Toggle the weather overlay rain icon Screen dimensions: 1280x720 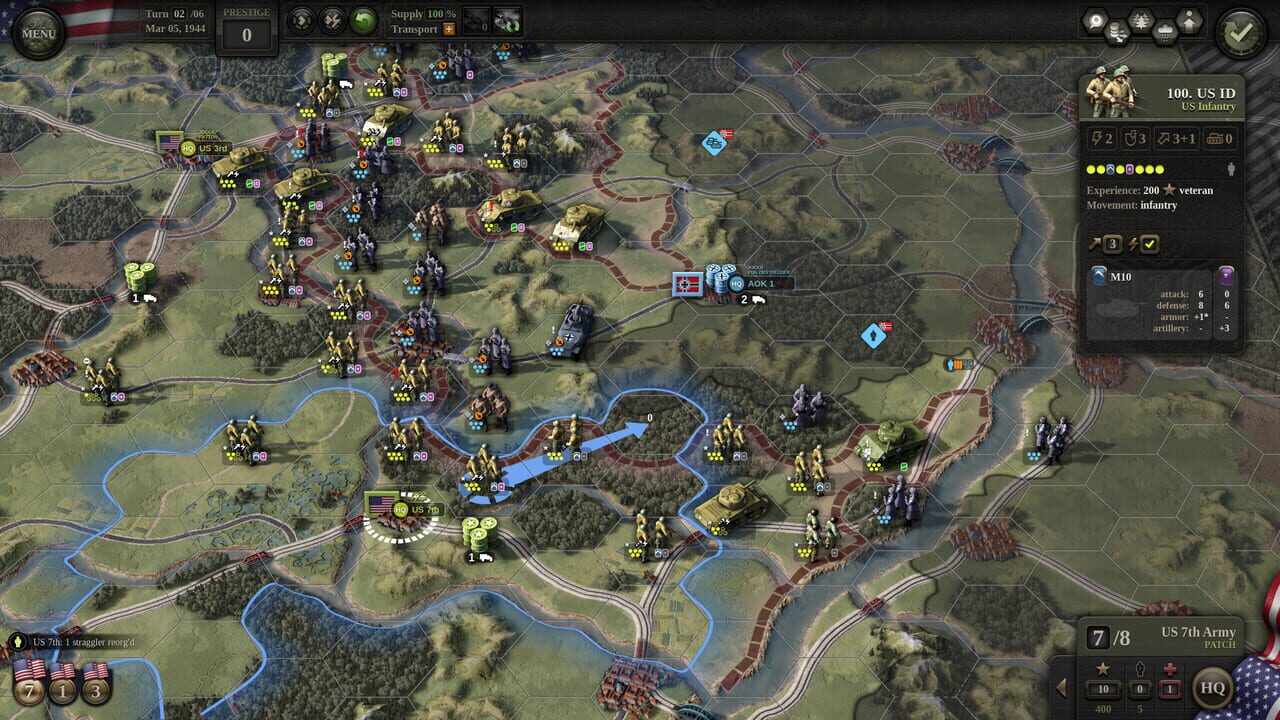coord(1164,30)
